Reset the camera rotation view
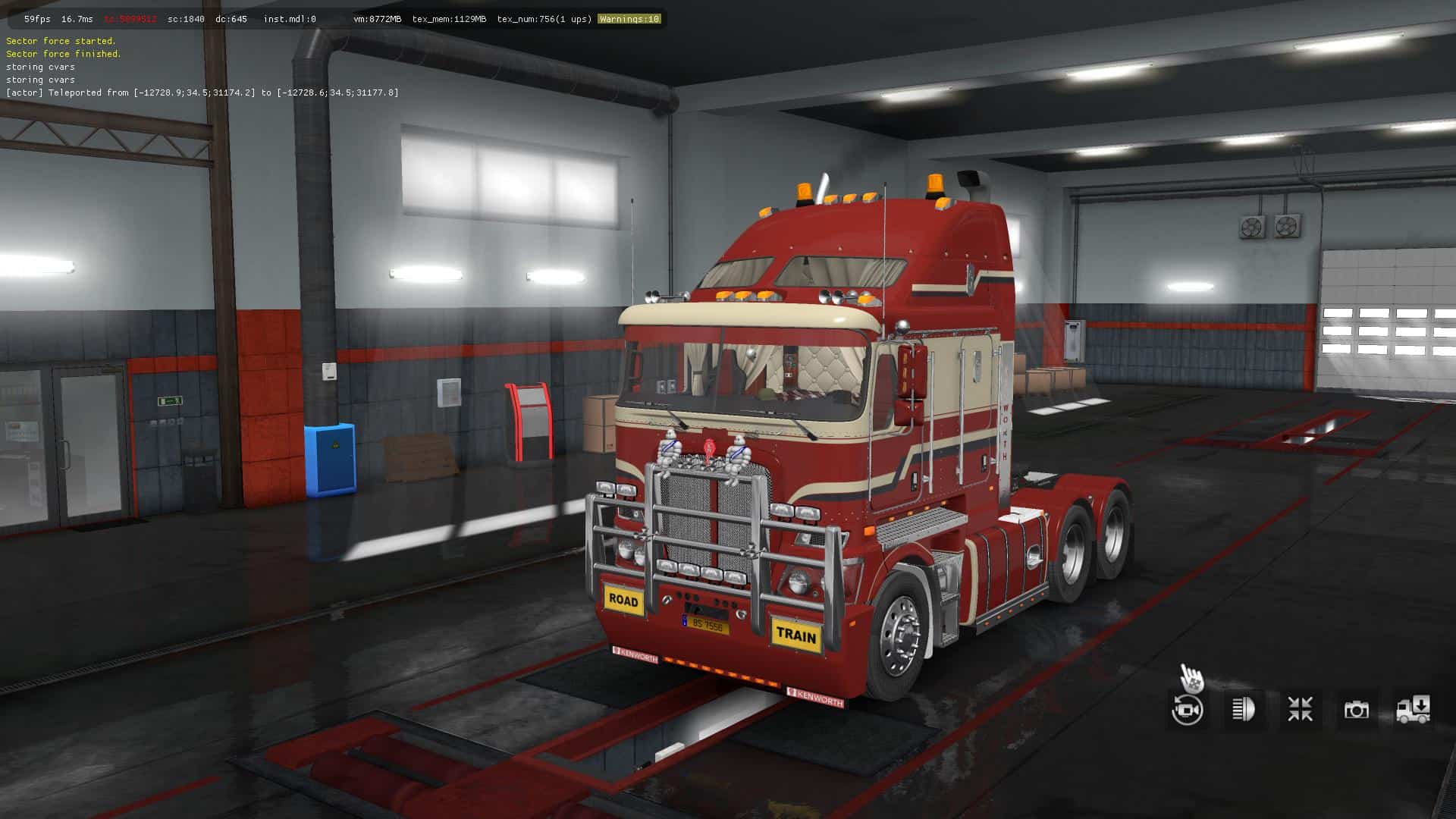 [1187, 710]
